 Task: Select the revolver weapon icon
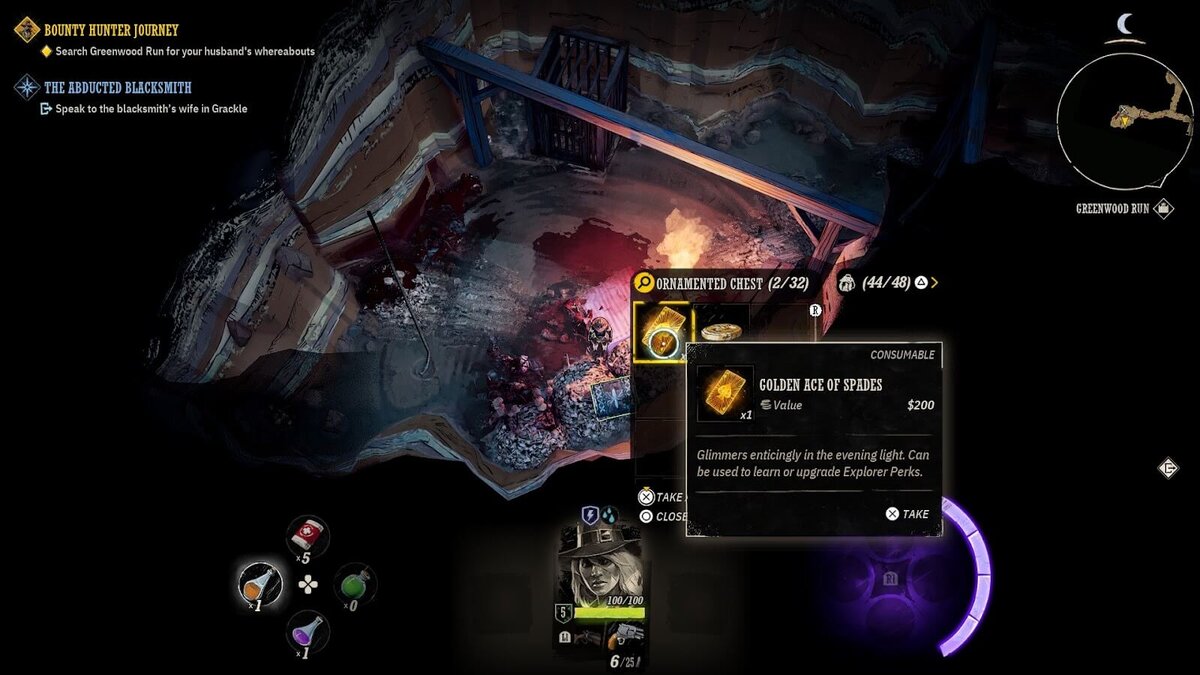tap(624, 634)
